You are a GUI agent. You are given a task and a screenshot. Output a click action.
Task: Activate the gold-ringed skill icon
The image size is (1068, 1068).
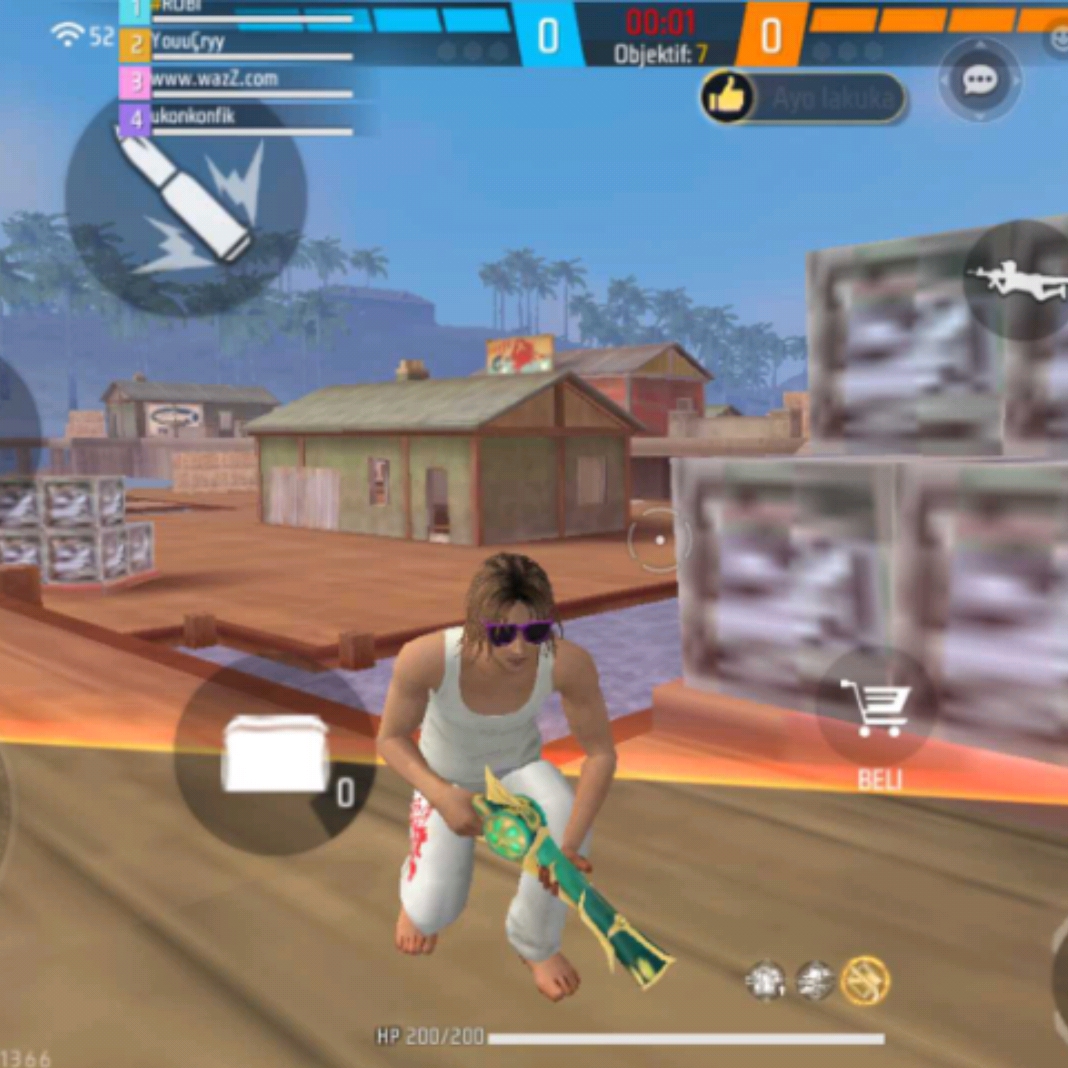(865, 979)
